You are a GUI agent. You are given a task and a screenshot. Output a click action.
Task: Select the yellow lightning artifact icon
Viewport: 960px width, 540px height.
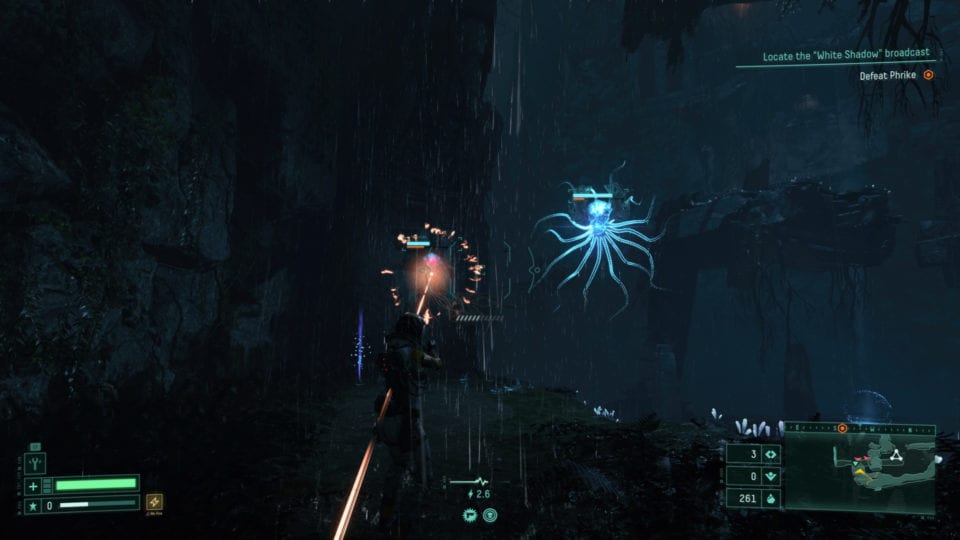coord(155,502)
